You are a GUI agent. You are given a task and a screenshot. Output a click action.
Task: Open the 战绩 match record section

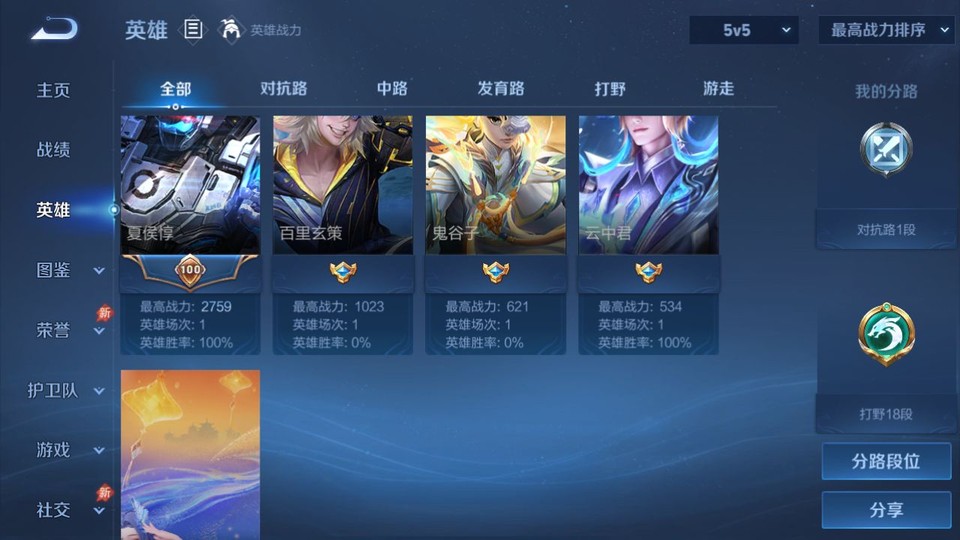coord(54,150)
